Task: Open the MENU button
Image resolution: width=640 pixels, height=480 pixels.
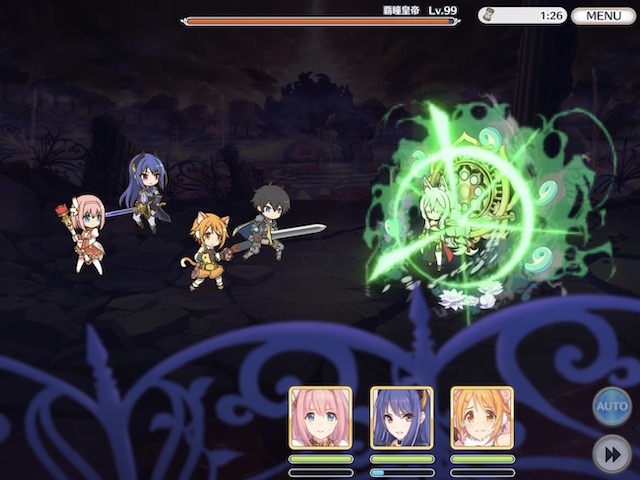Action: [x=604, y=16]
